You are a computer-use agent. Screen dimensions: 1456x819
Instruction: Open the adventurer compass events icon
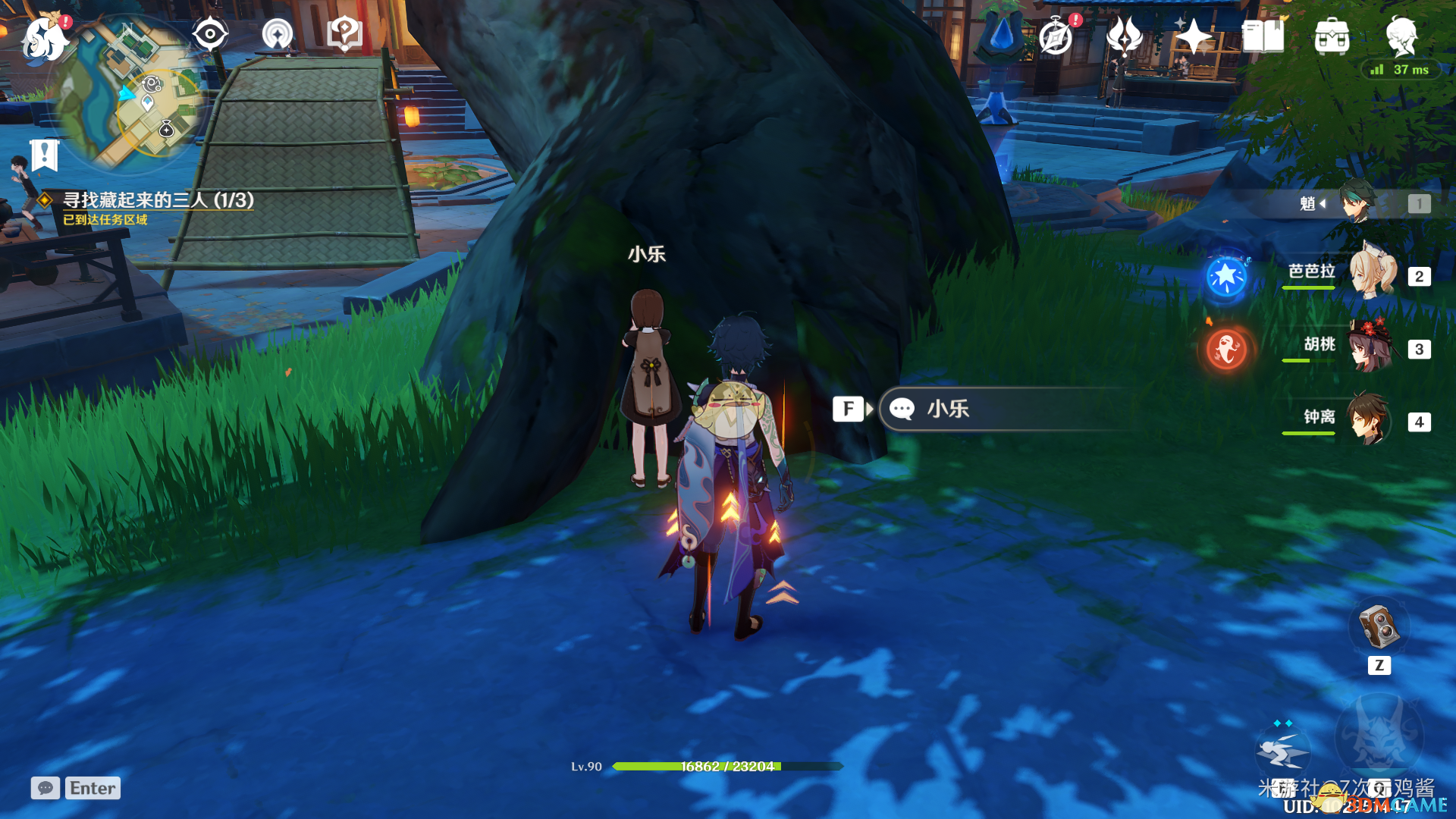click(1057, 36)
